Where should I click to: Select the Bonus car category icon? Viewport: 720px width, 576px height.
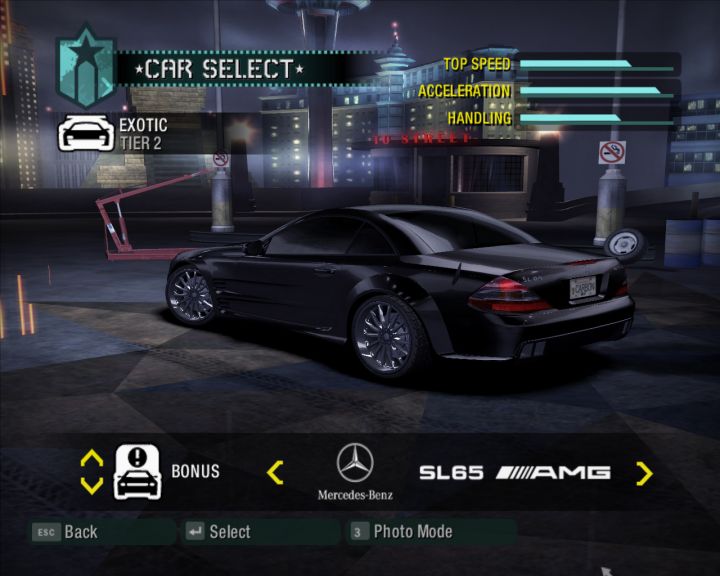click(x=138, y=472)
